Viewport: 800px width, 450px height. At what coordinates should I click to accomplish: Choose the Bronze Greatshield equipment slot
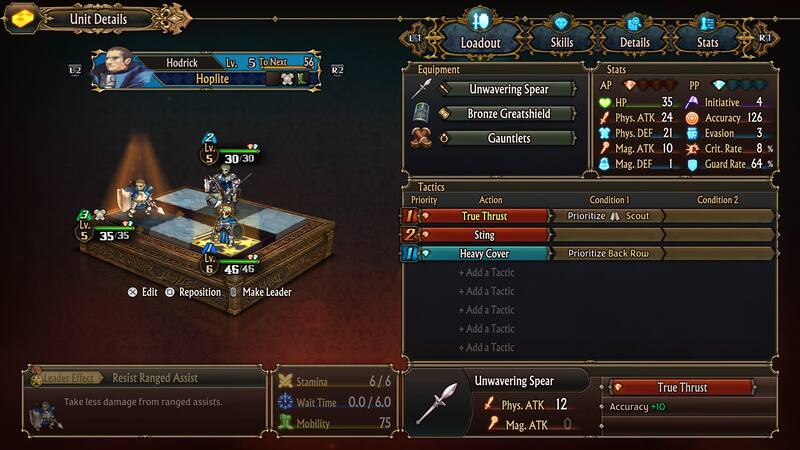click(x=508, y=114)
